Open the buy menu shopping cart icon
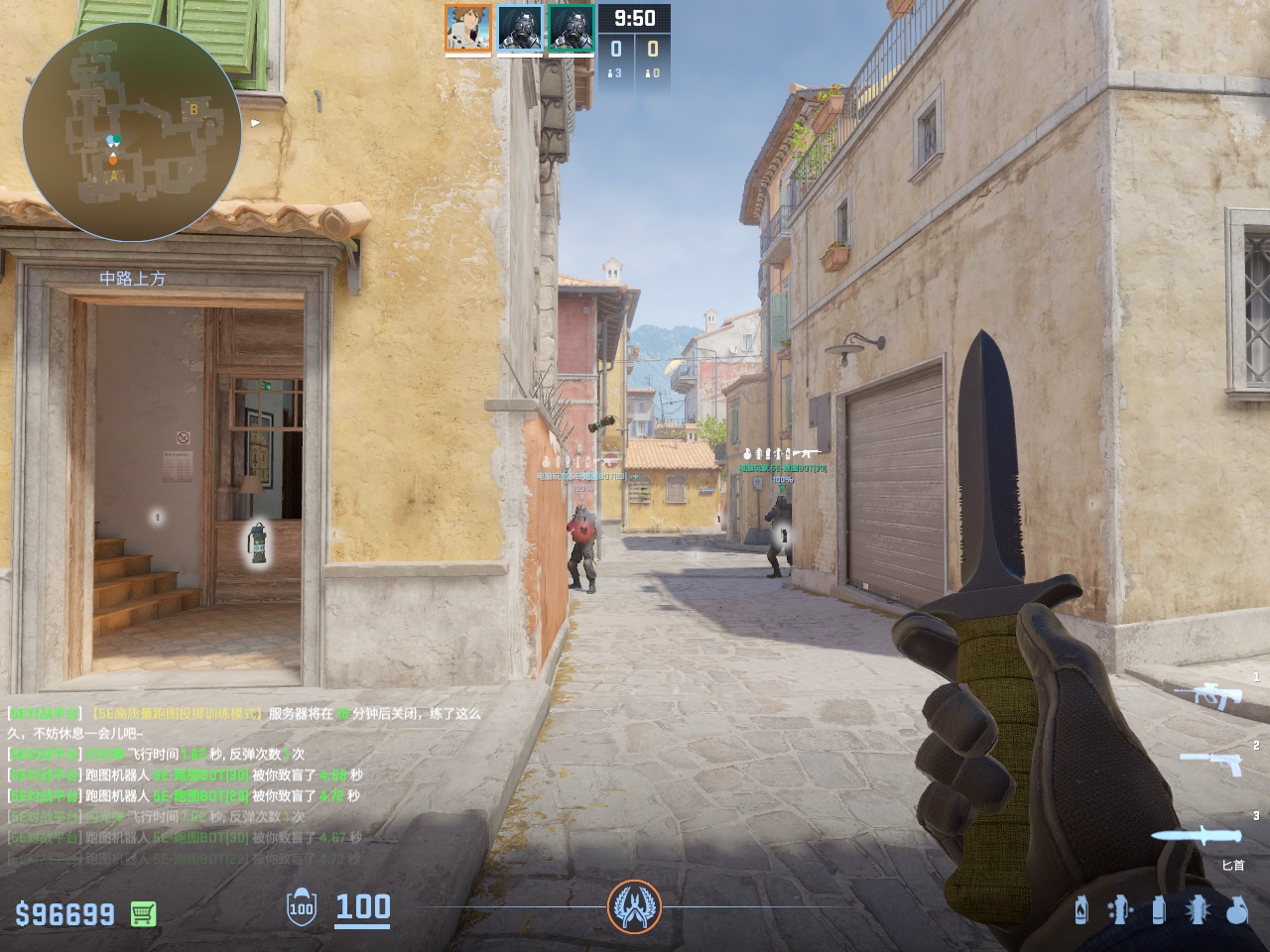 click(143, 913)
